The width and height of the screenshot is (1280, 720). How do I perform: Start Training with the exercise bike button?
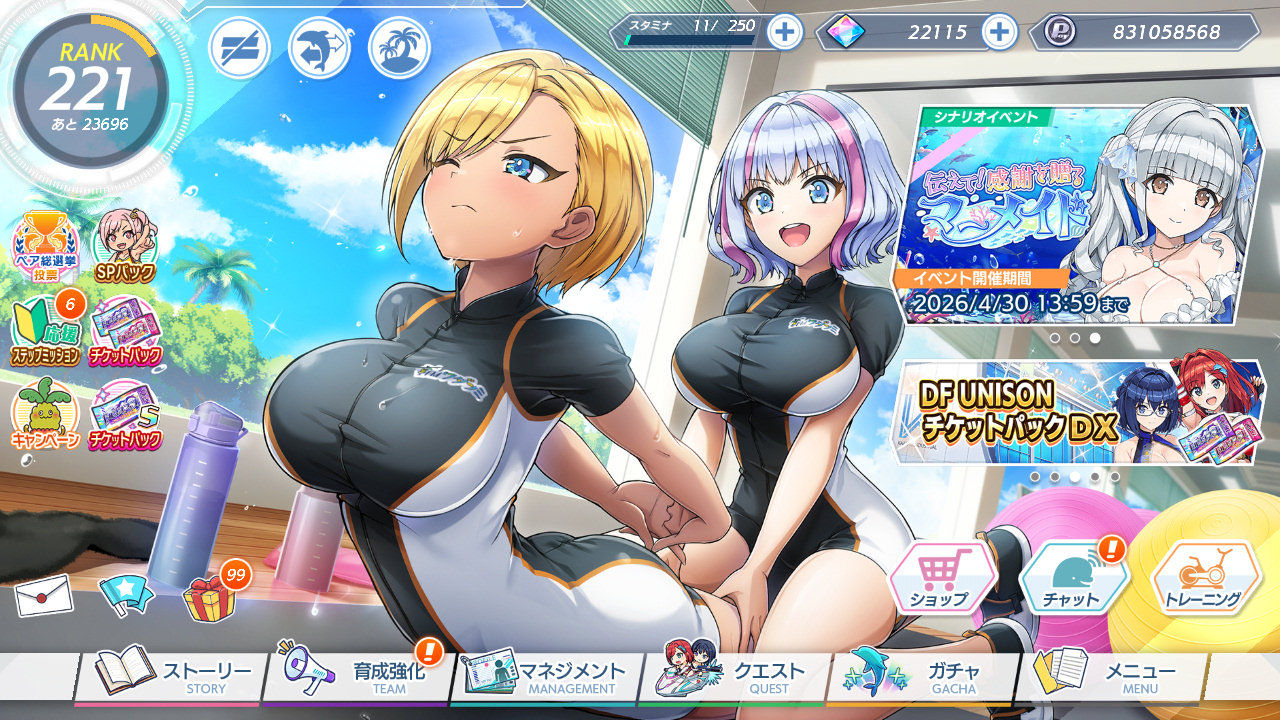(x=1205, y=579)
